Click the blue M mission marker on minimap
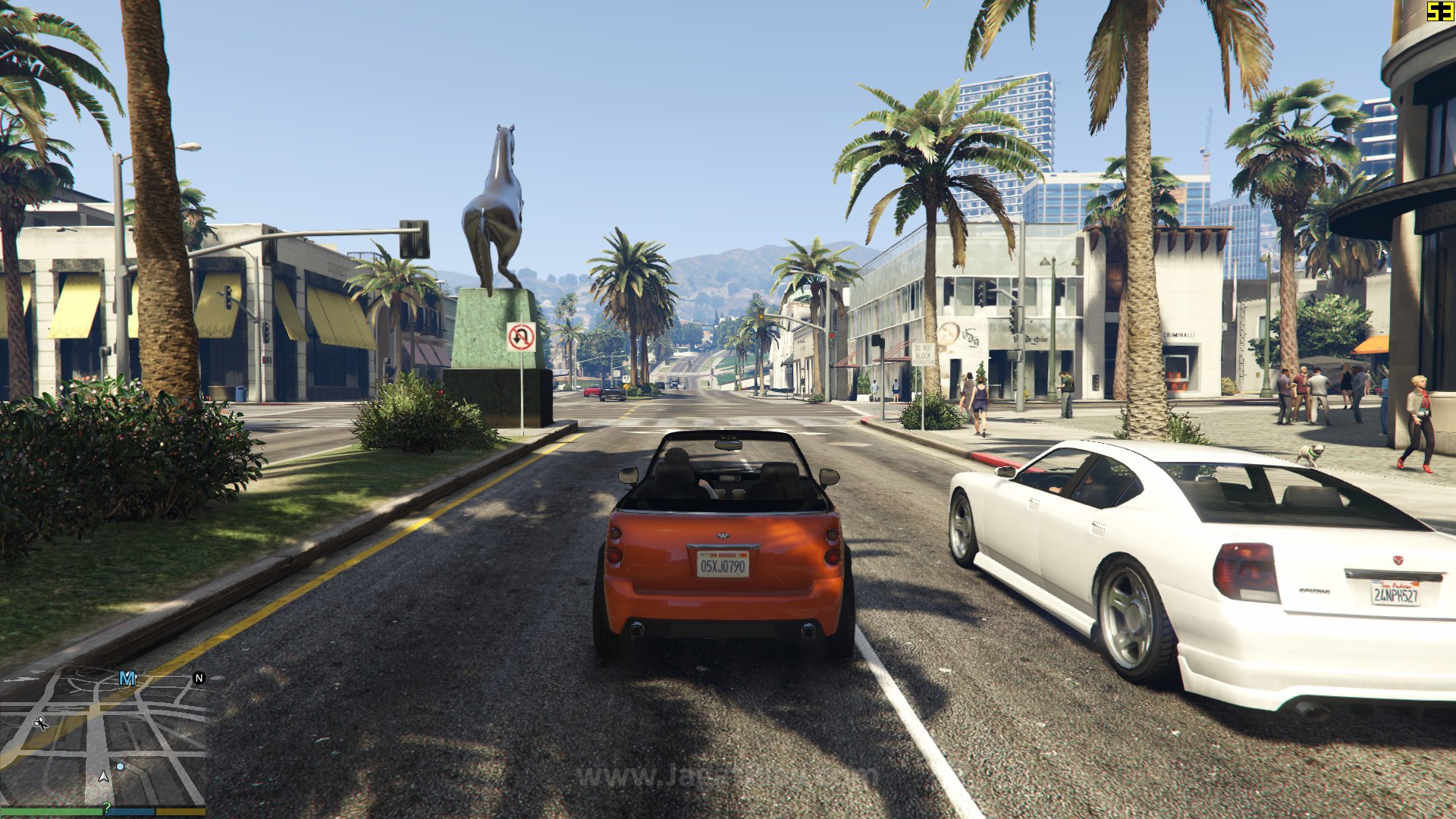 [127, 679]
